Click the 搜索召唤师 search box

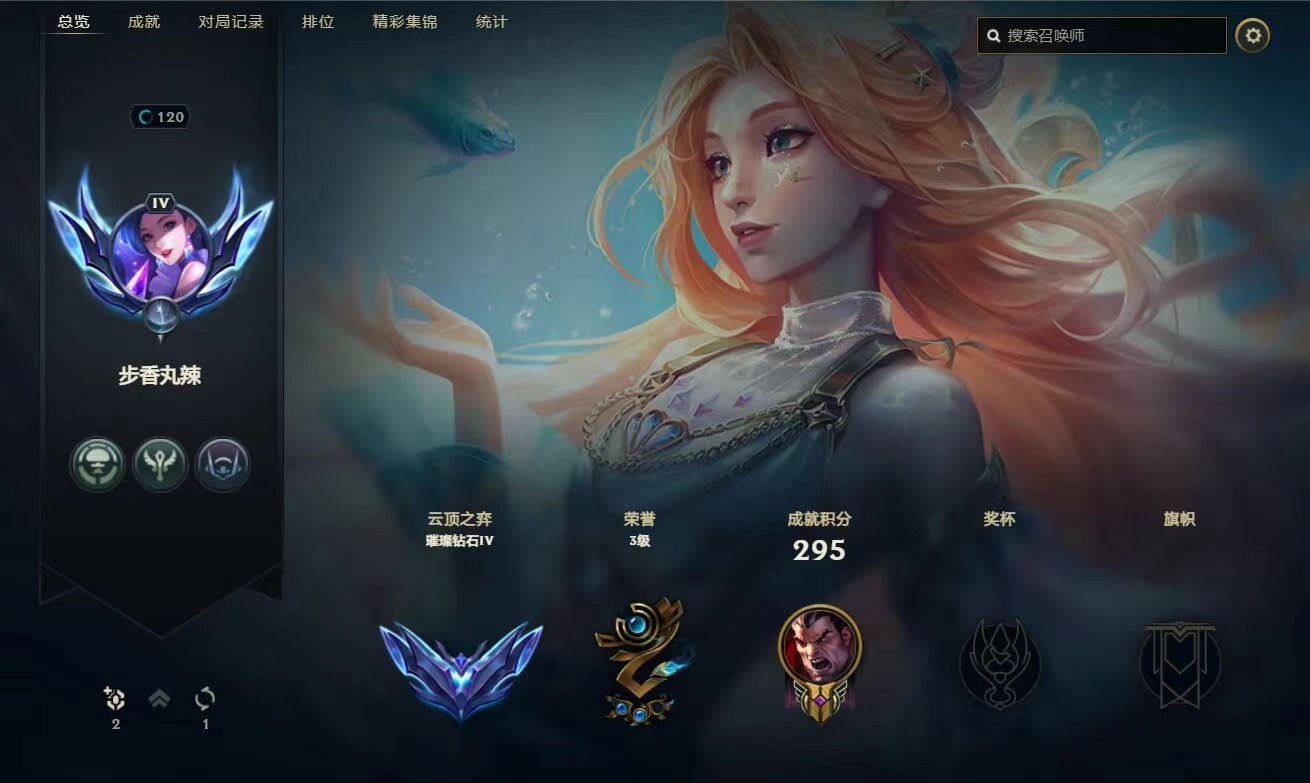click(1110, 36)
